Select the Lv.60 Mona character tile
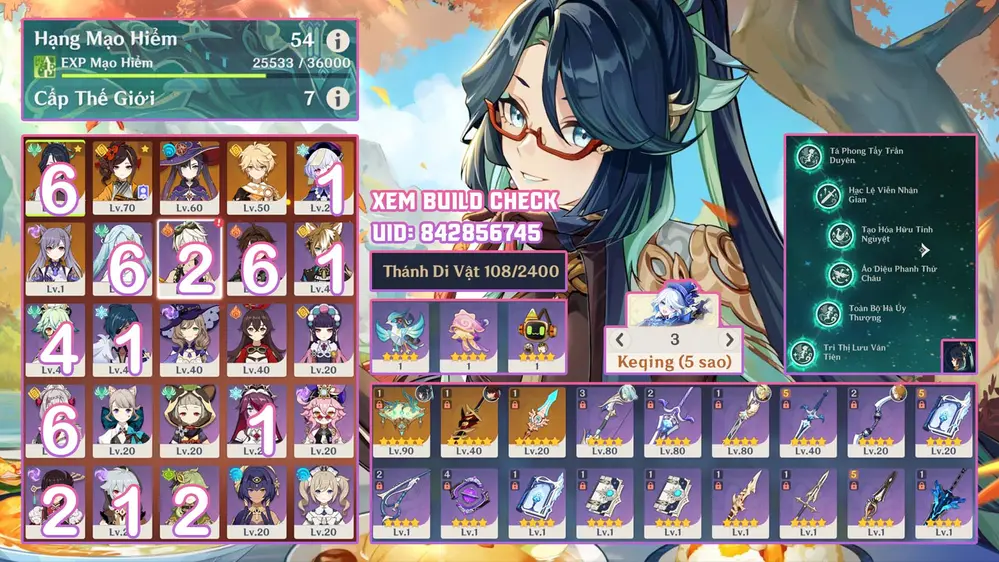999x562 pixels. pyautogui.click(x=190, y=179)
